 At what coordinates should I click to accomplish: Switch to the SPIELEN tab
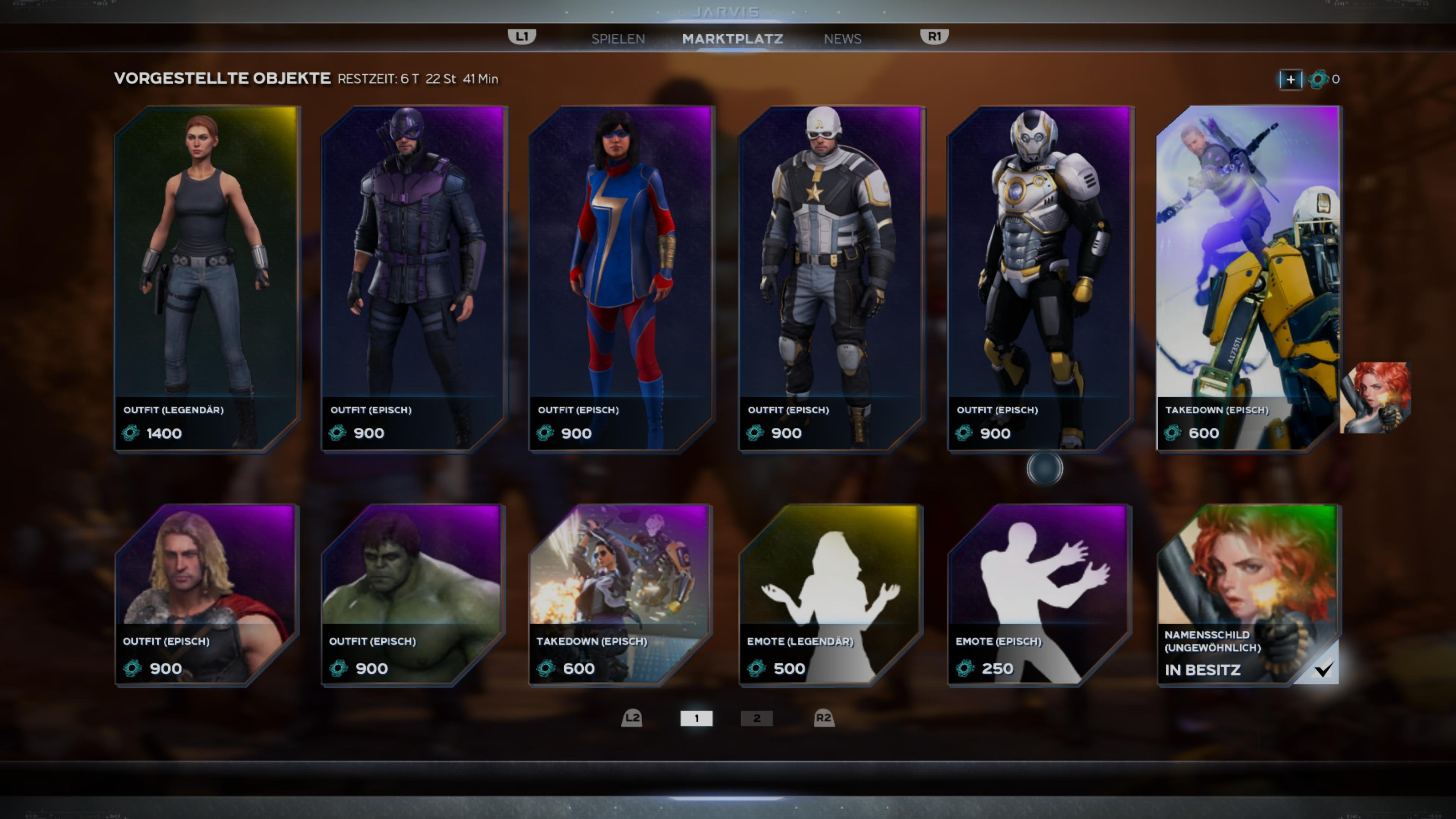618,38
